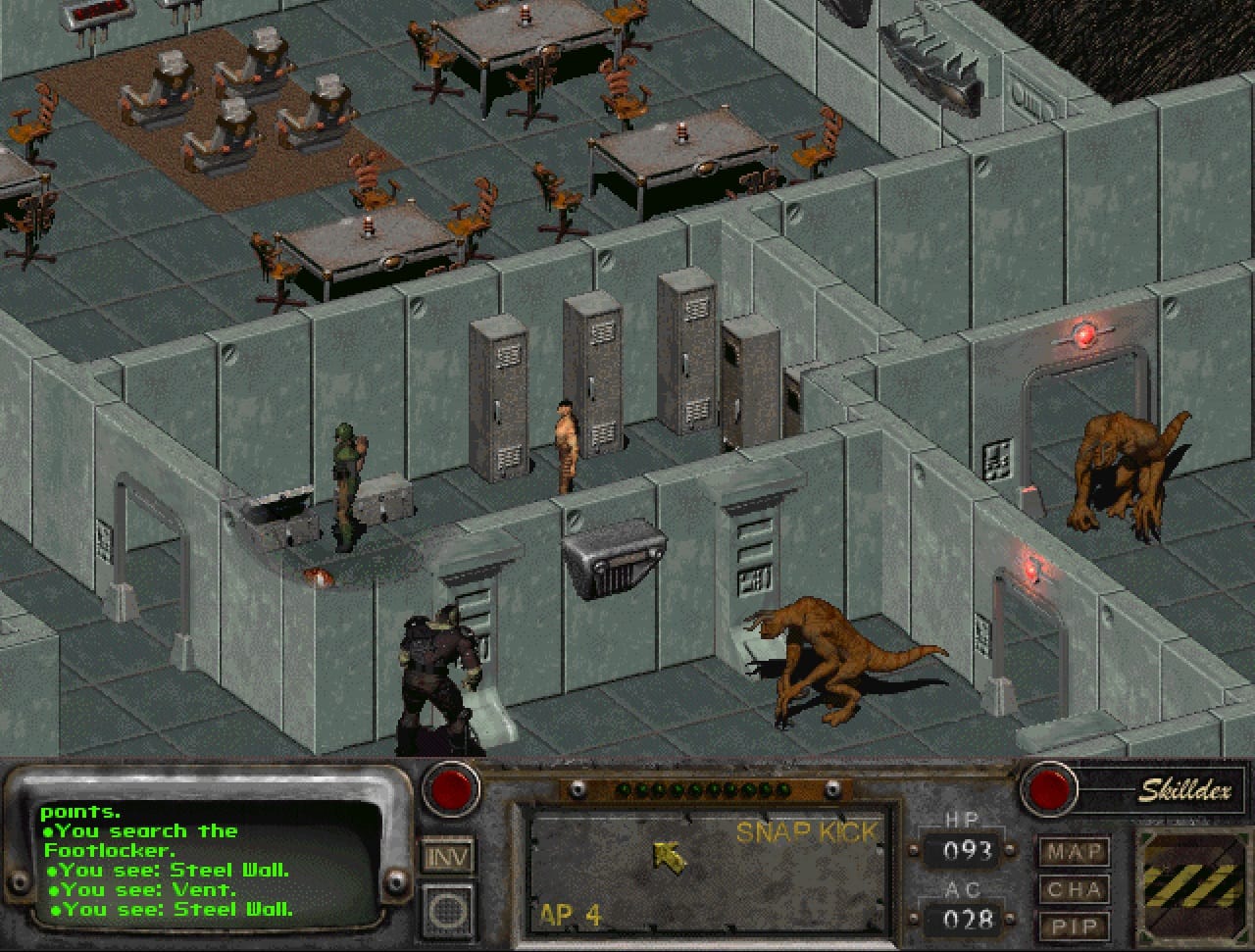
Task: Open the Skilldex with its red button
Action: (1048, 788)
